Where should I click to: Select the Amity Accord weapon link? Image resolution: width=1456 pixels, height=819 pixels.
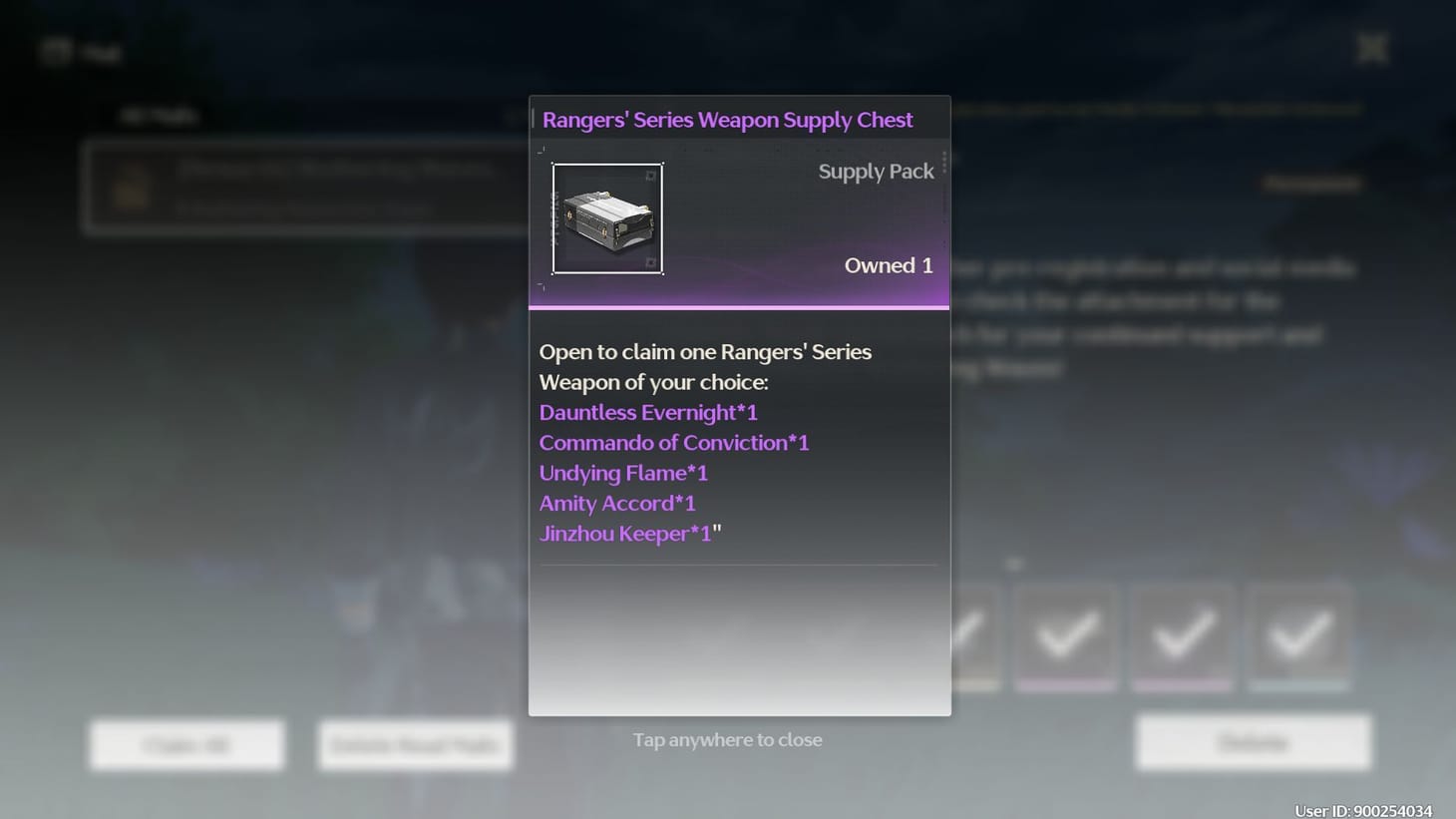click(x=616, y=503)
